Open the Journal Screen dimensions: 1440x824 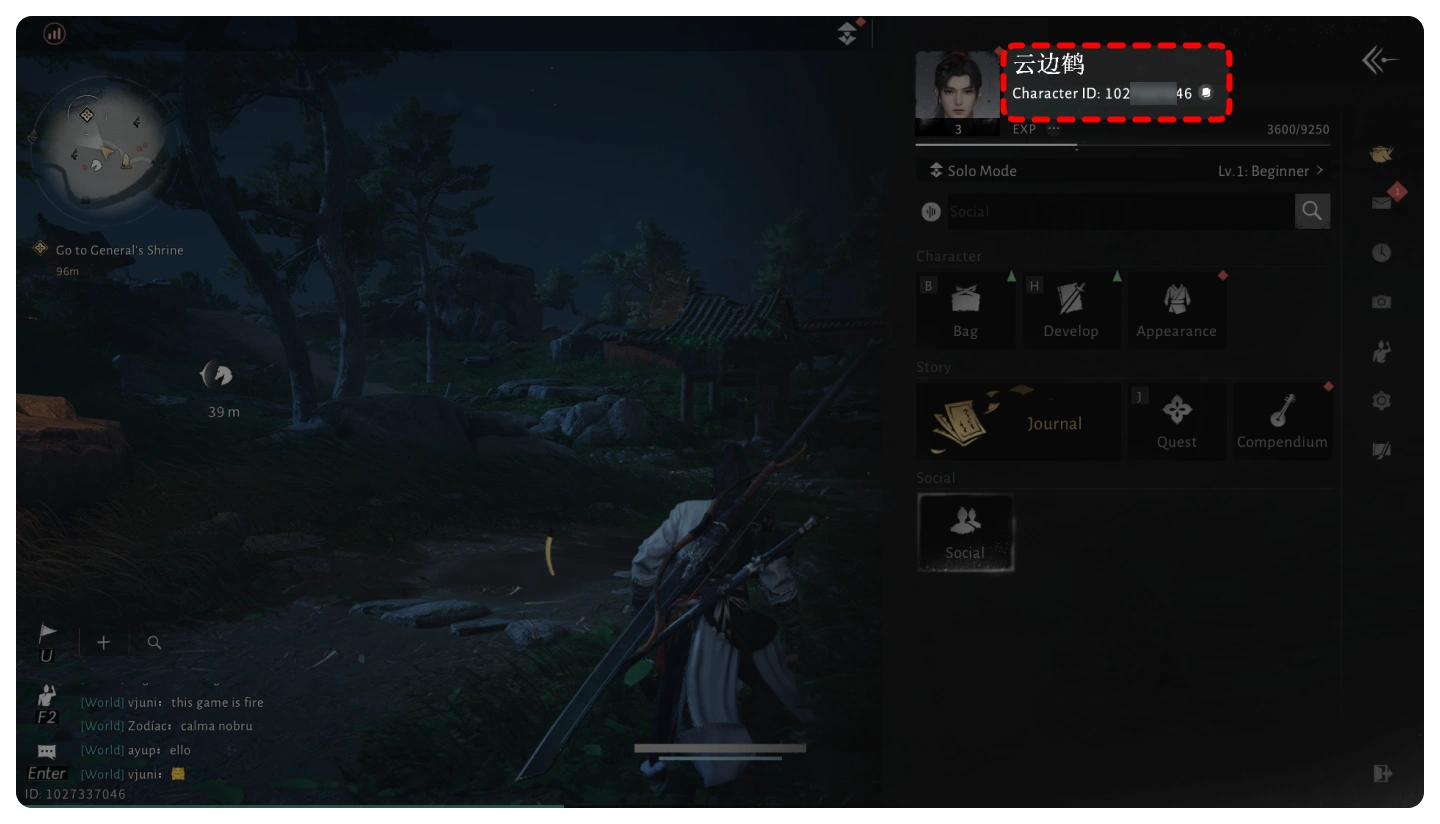point(1018,423)
